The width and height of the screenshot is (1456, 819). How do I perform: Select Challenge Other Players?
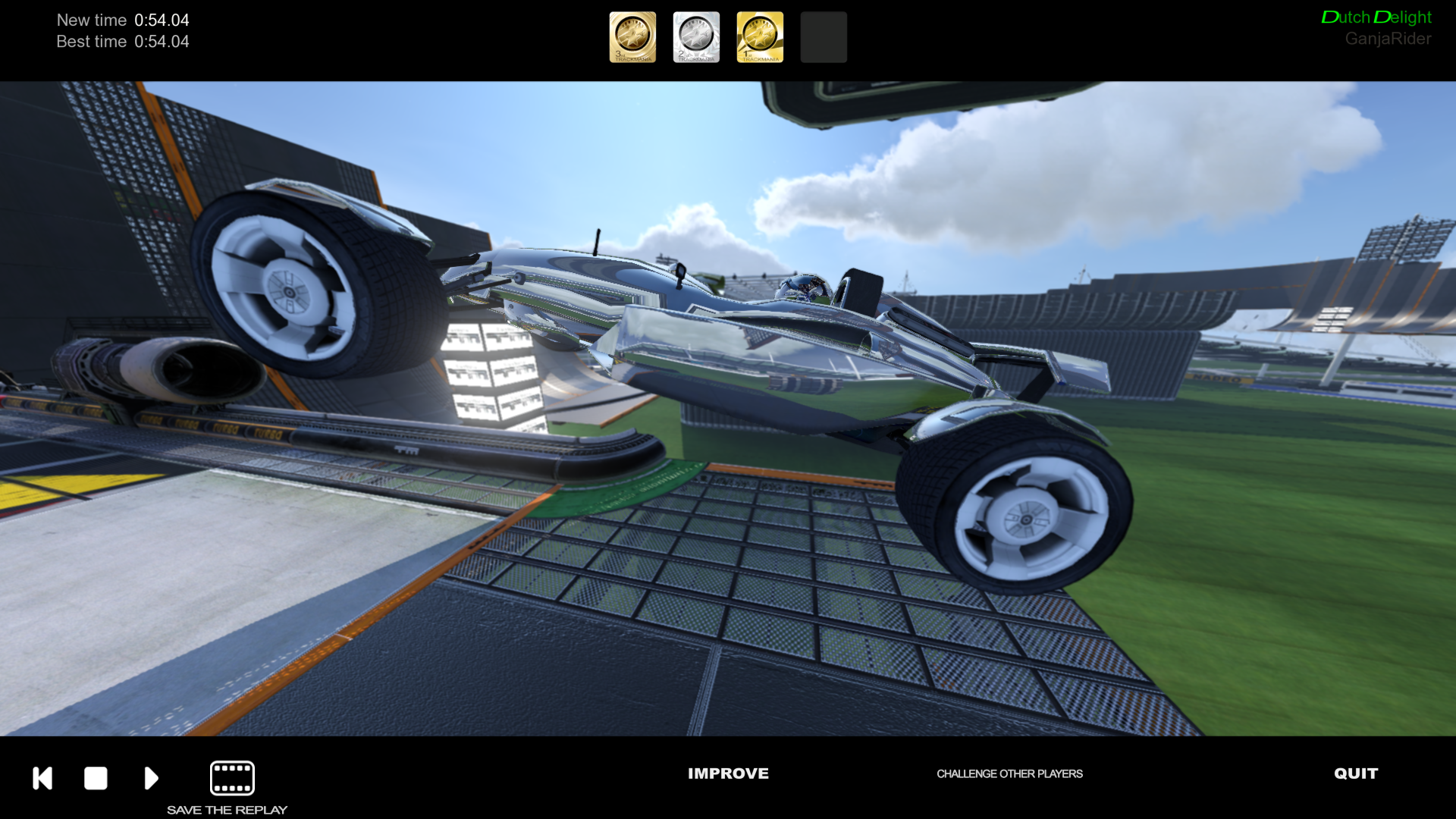(x=1009, y=773)
